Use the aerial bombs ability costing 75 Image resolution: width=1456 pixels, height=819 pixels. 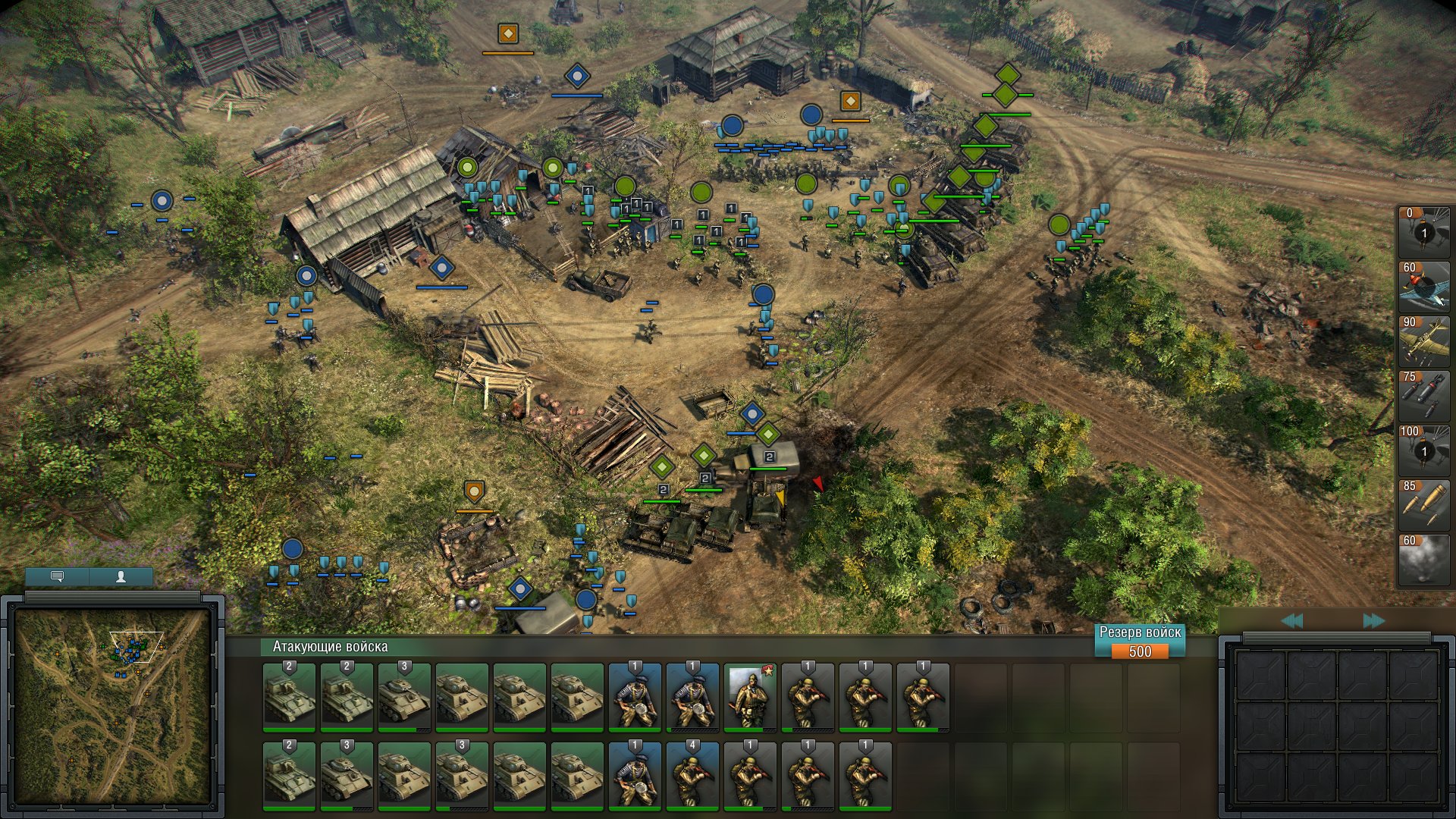coord(1423,396)
